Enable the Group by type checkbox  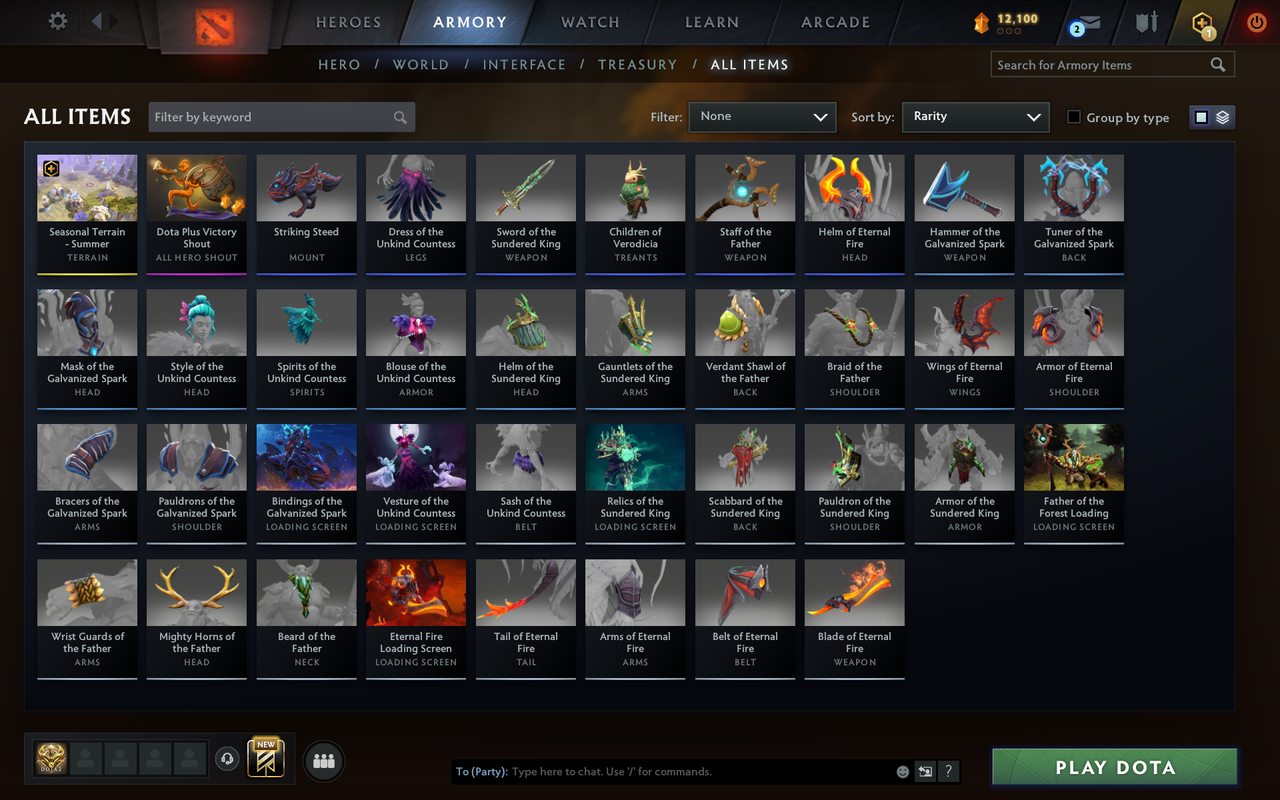pos(1076,117)
